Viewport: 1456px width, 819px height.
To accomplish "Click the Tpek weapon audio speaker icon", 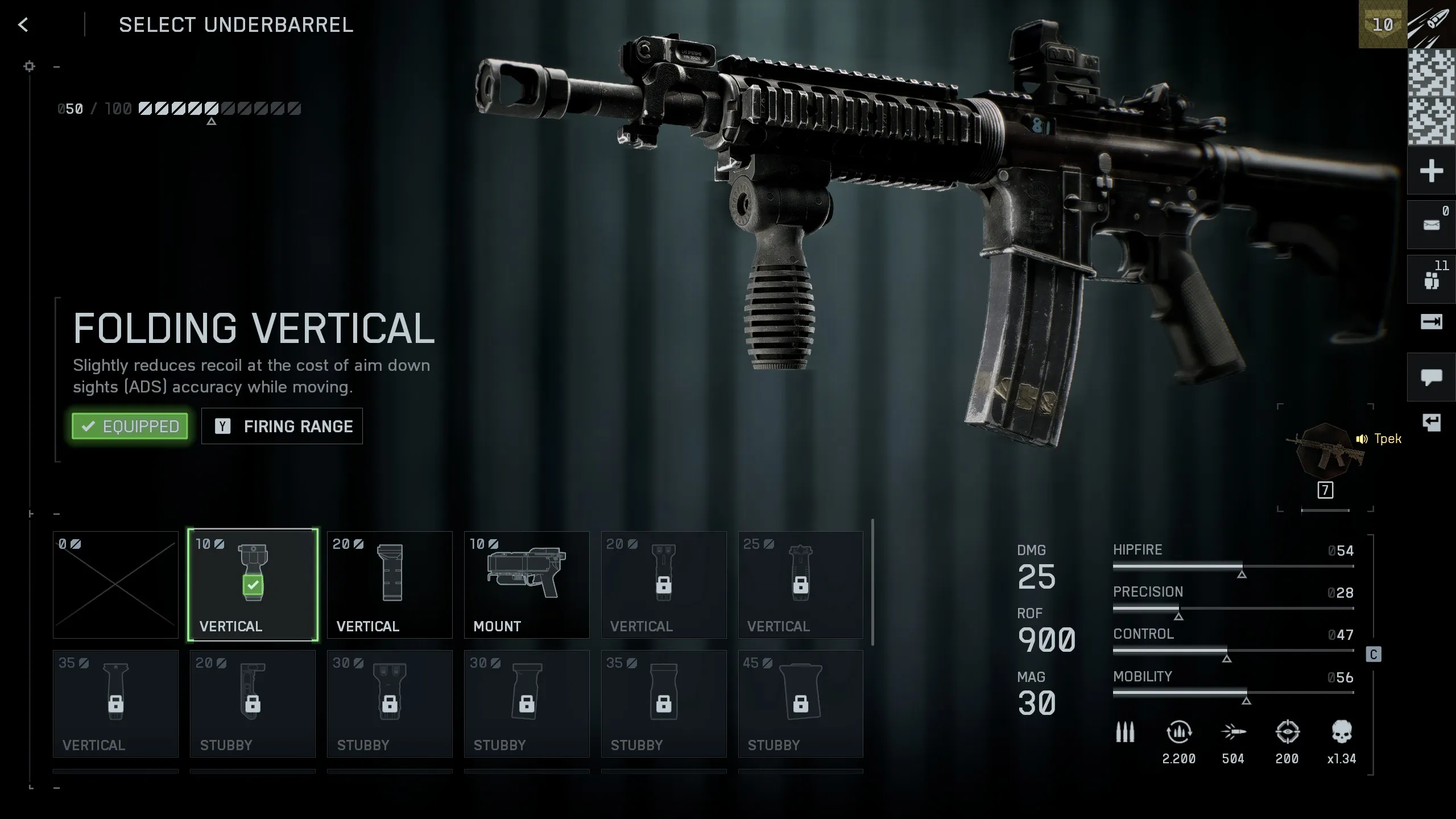I will [1362, 439].
